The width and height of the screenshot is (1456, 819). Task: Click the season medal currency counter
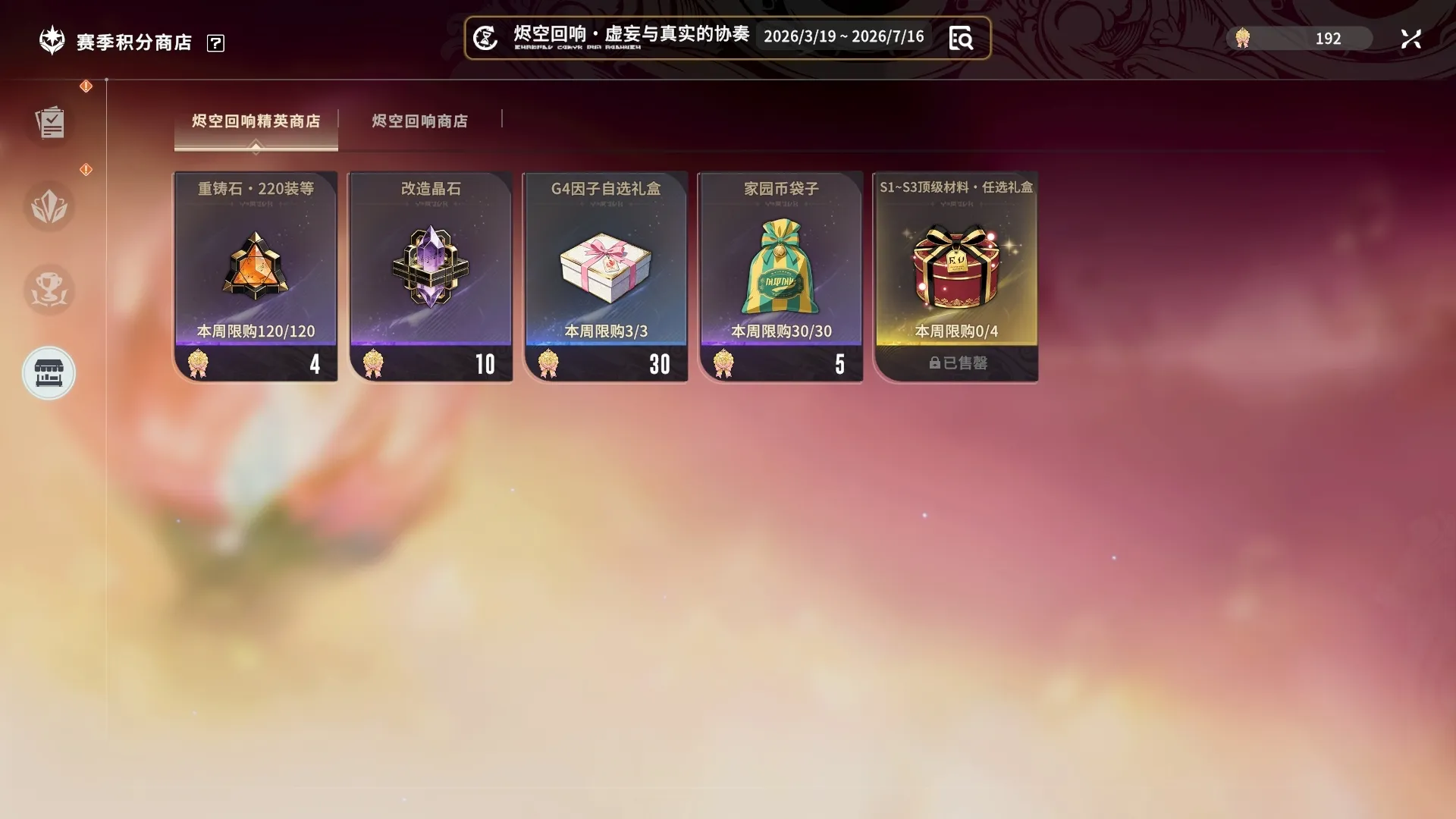pyautogui.click(x=1298, y=39)
